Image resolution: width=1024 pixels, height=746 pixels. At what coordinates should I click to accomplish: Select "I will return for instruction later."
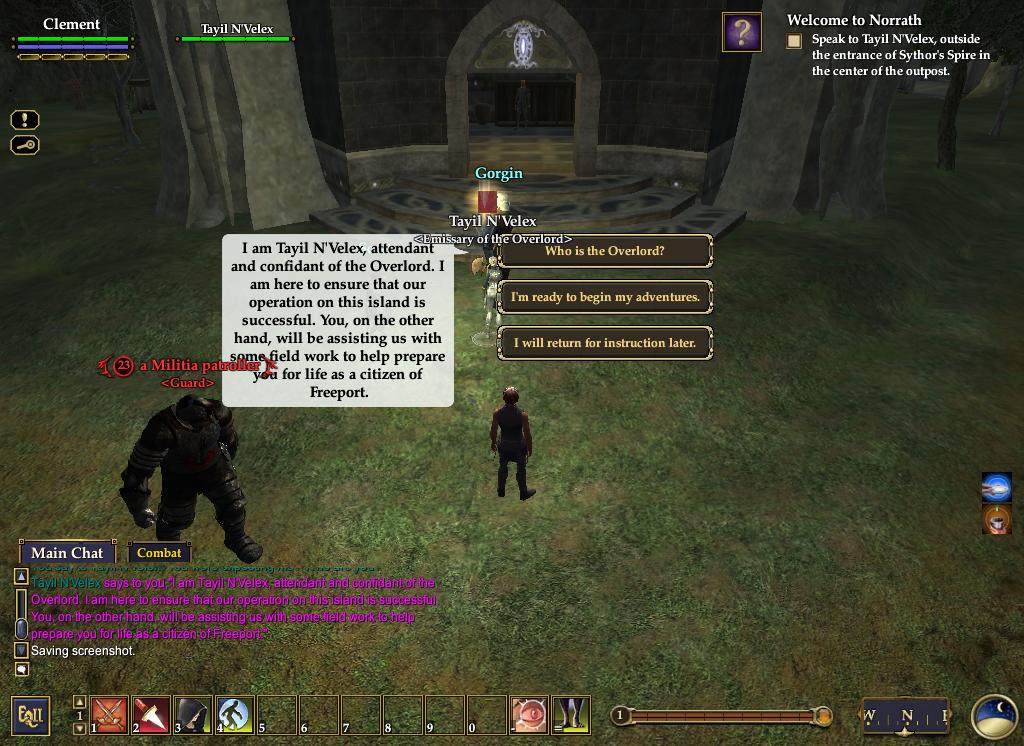click(x=604, y=343)
